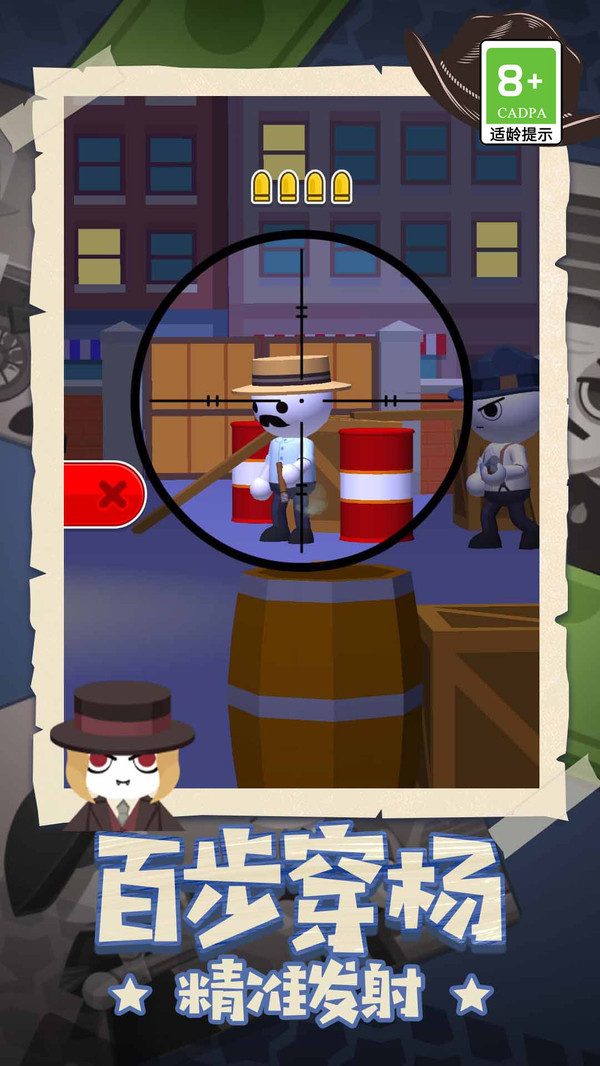Tap the red X cancel button

[x=106, y=494]
